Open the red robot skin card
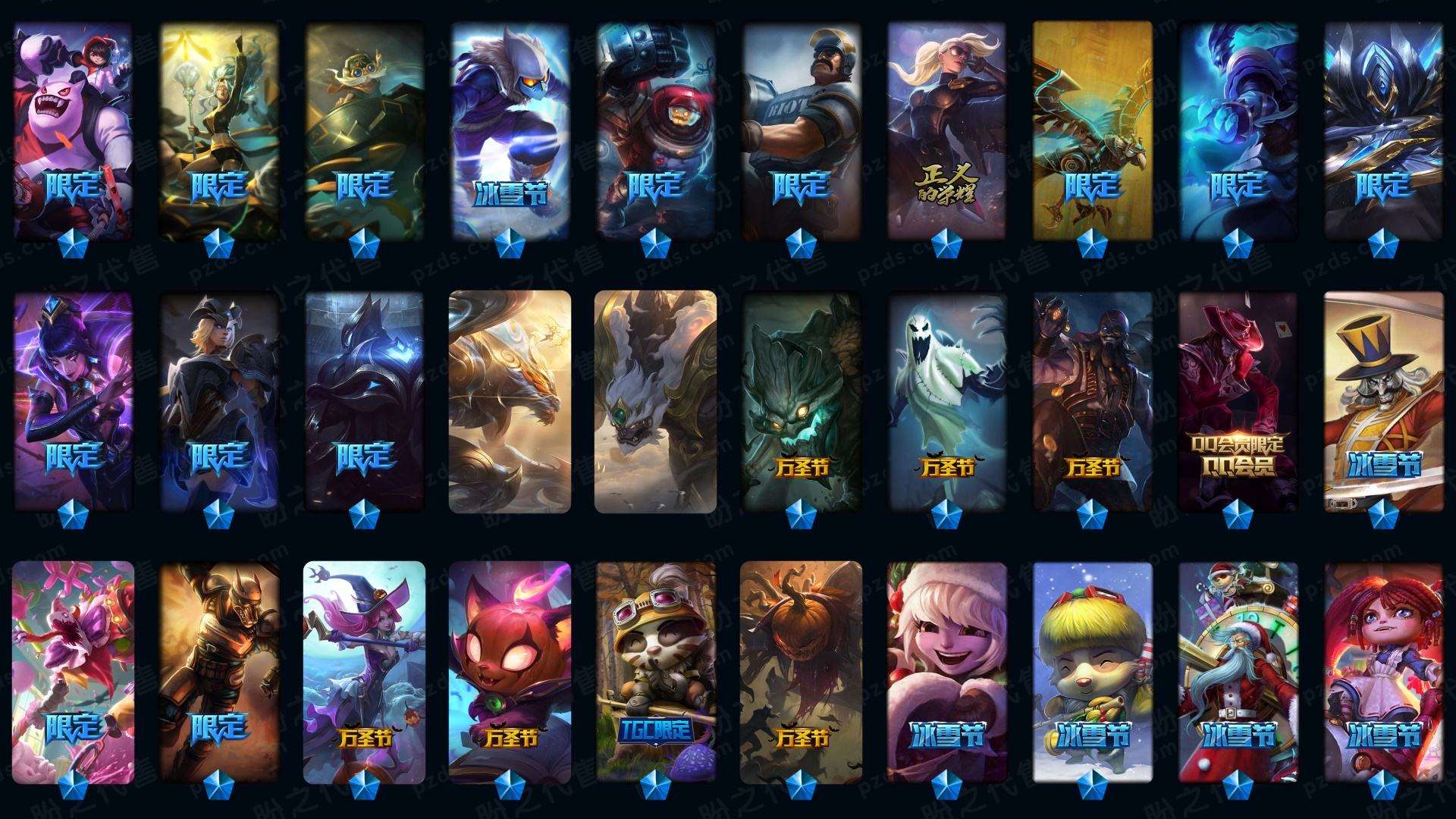 655,130
